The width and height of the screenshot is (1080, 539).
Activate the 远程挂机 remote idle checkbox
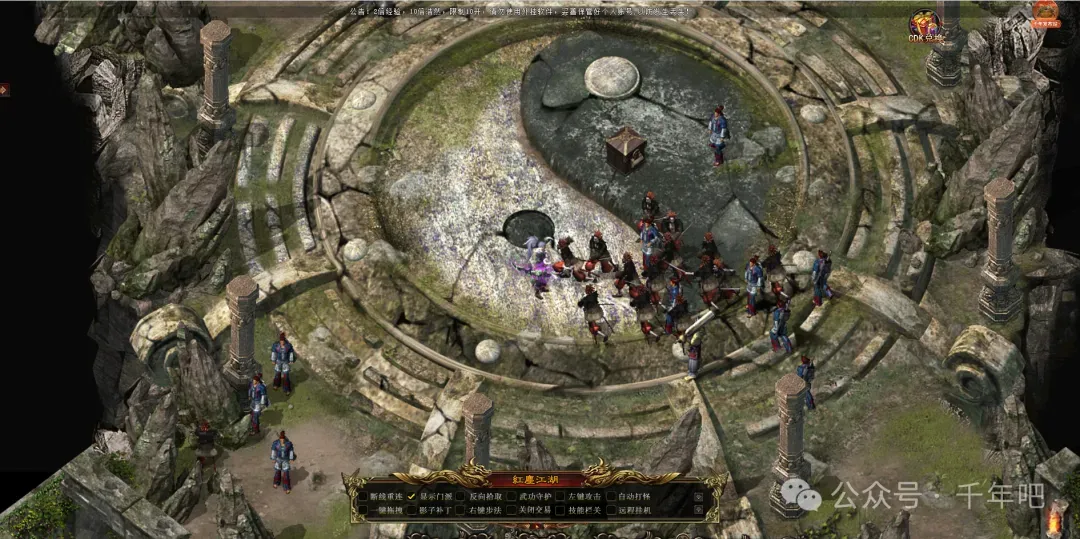(611, 510)
